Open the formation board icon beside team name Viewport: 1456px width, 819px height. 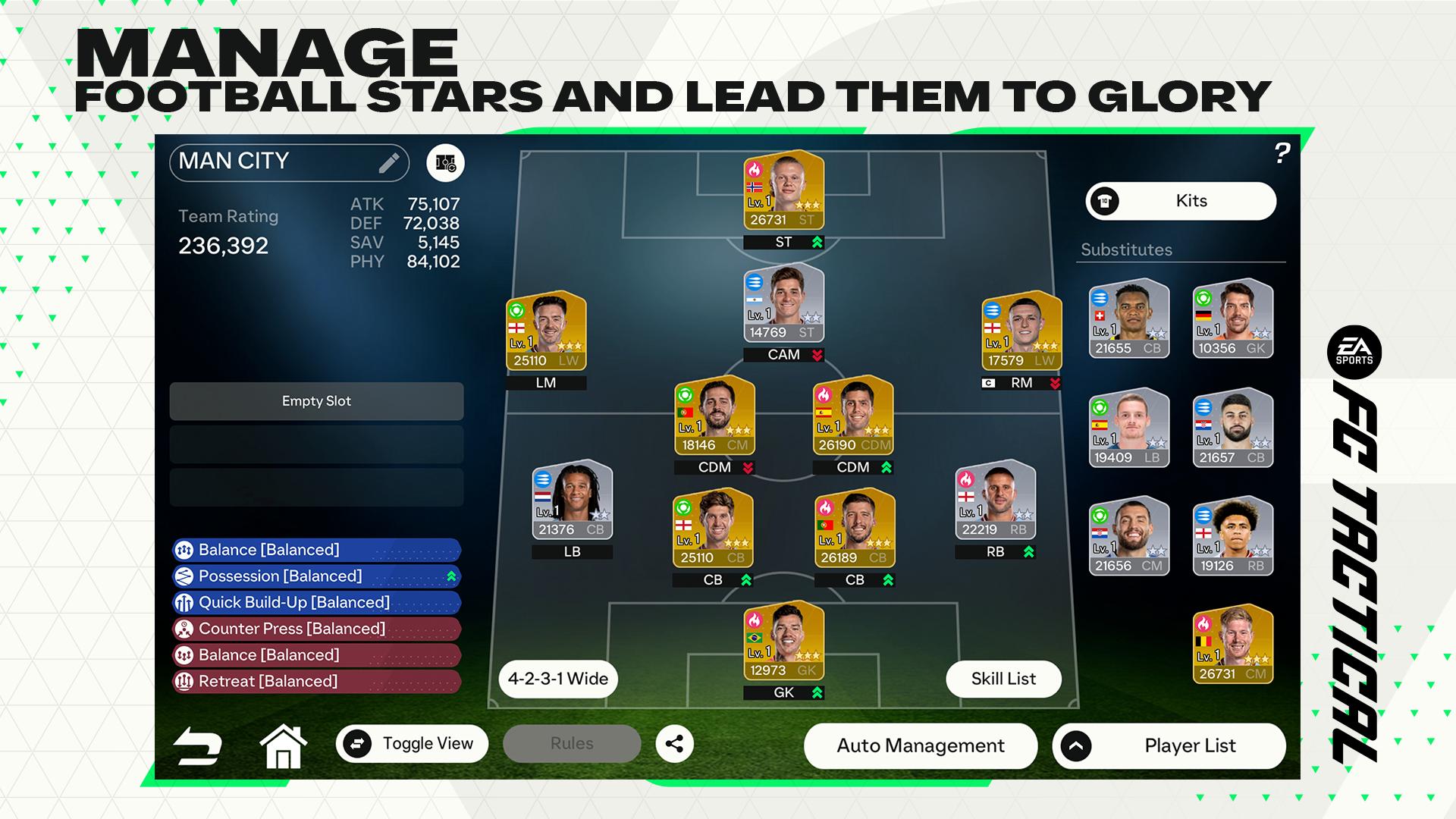[445, 163]
